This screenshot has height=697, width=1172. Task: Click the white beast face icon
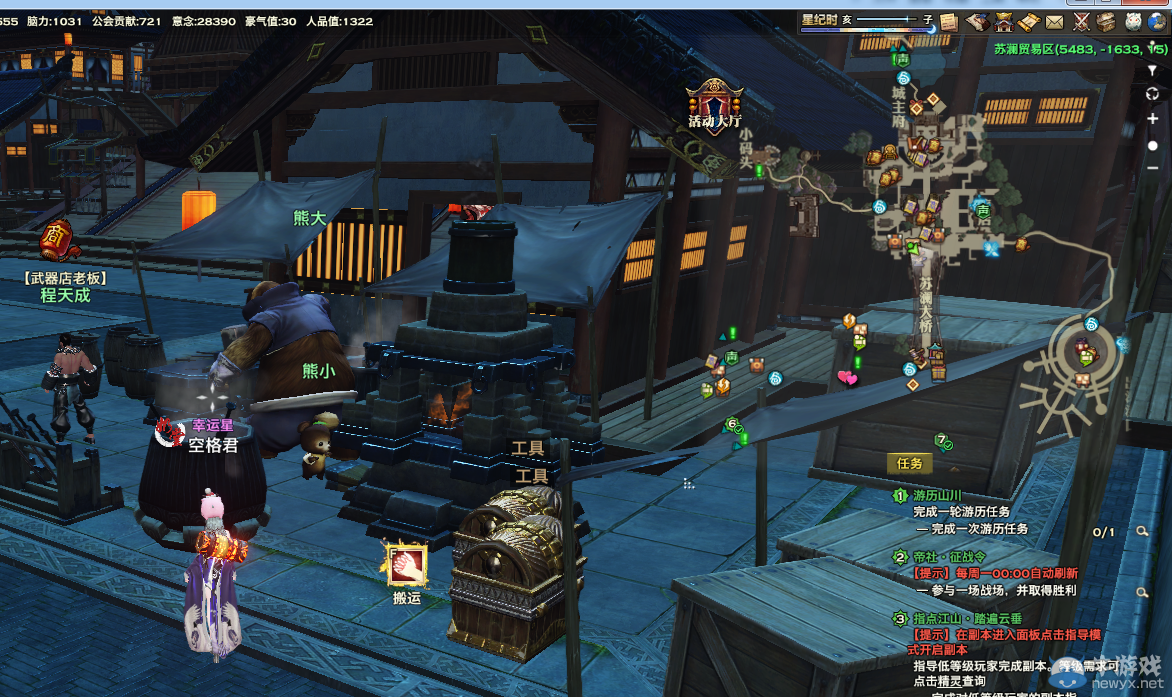point(1132,22)
